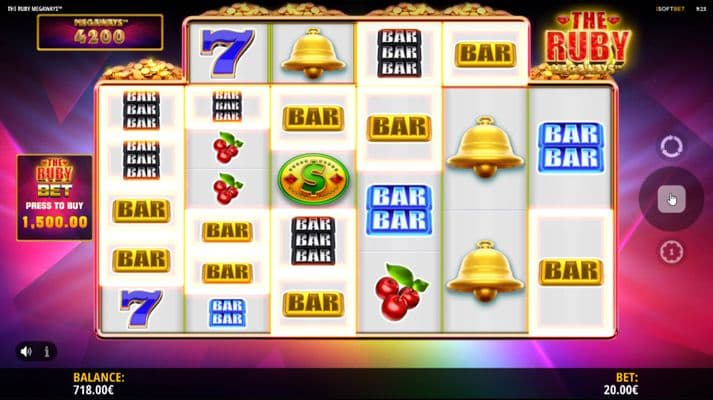The width and height of the screenshot is (713, 400).
Task: Buy The Ruby Bet for 1,500.00
Action: click(x=55, y=198)
